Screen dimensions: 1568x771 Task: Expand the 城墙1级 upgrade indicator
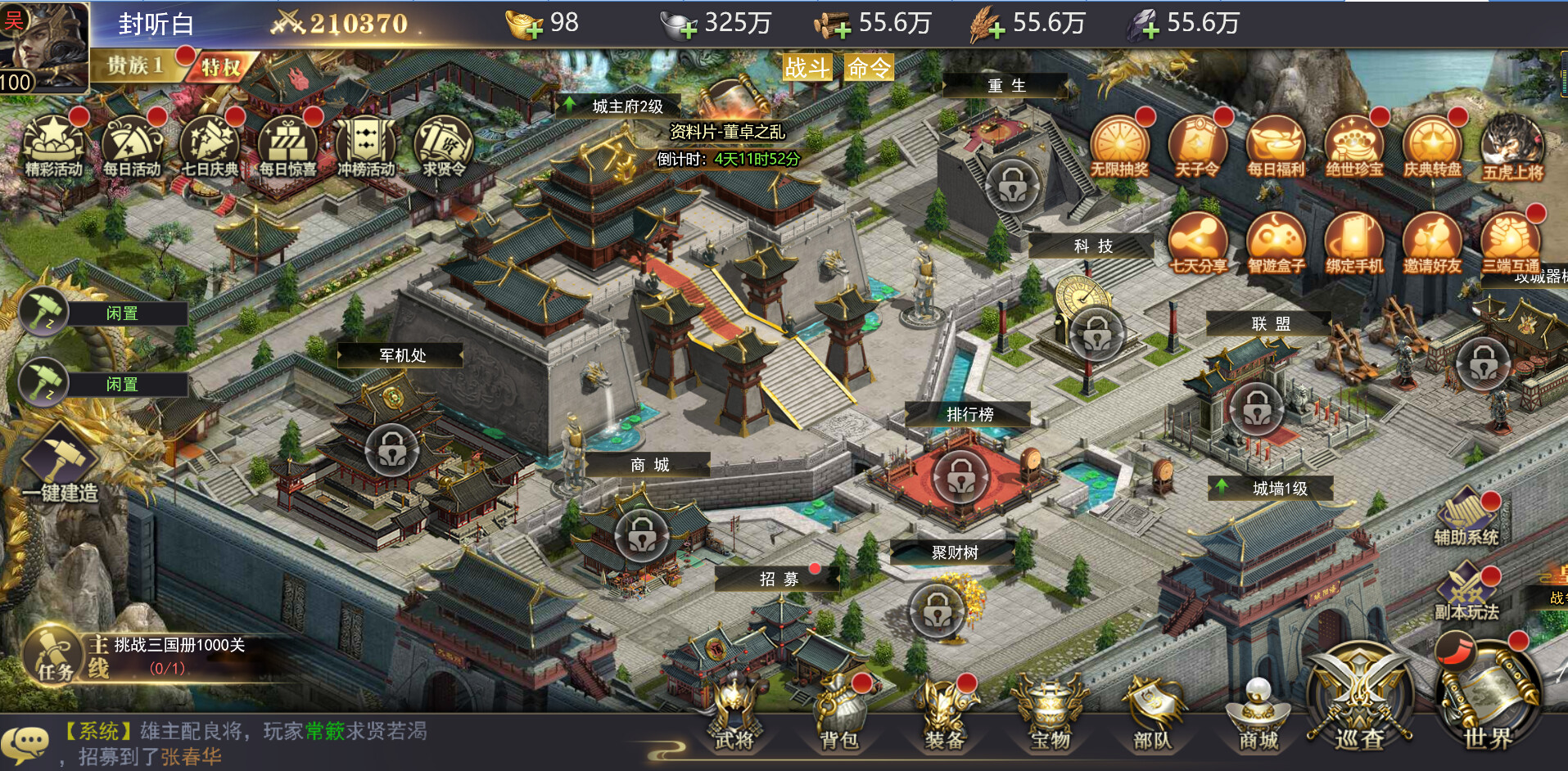tap(1270, 488)
